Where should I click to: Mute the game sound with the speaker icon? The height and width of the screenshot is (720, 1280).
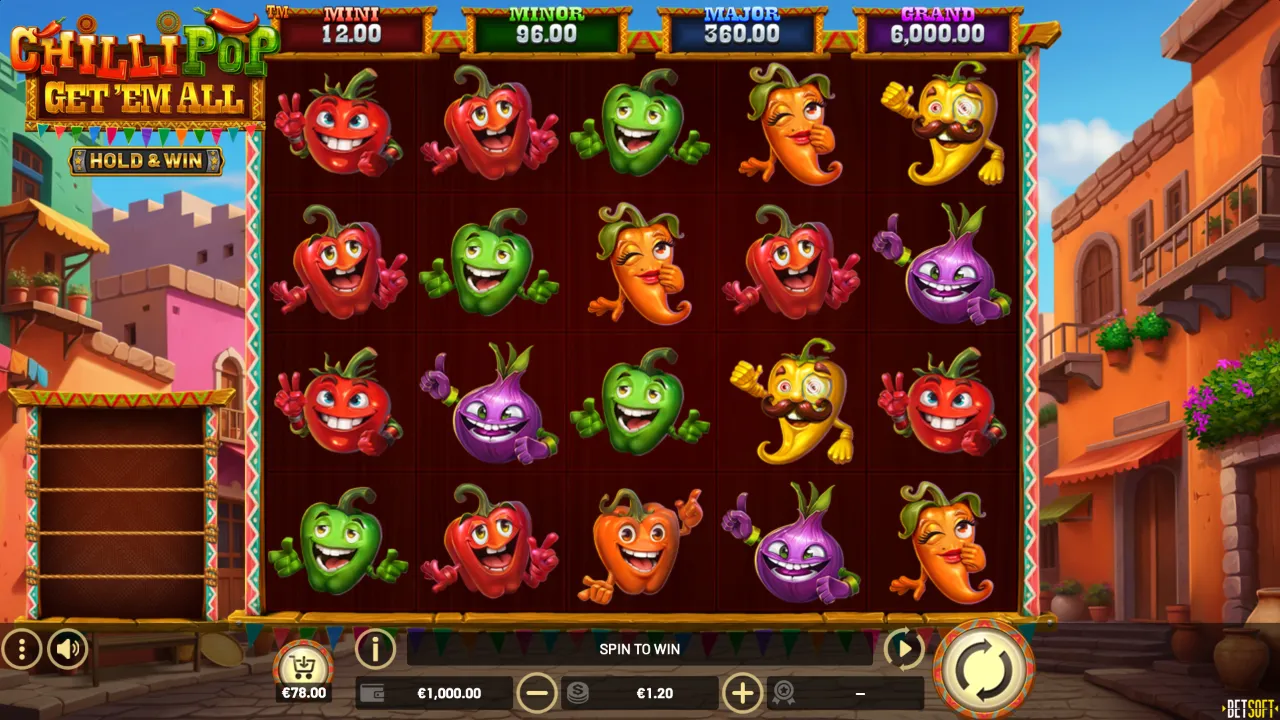coord(66,649)
